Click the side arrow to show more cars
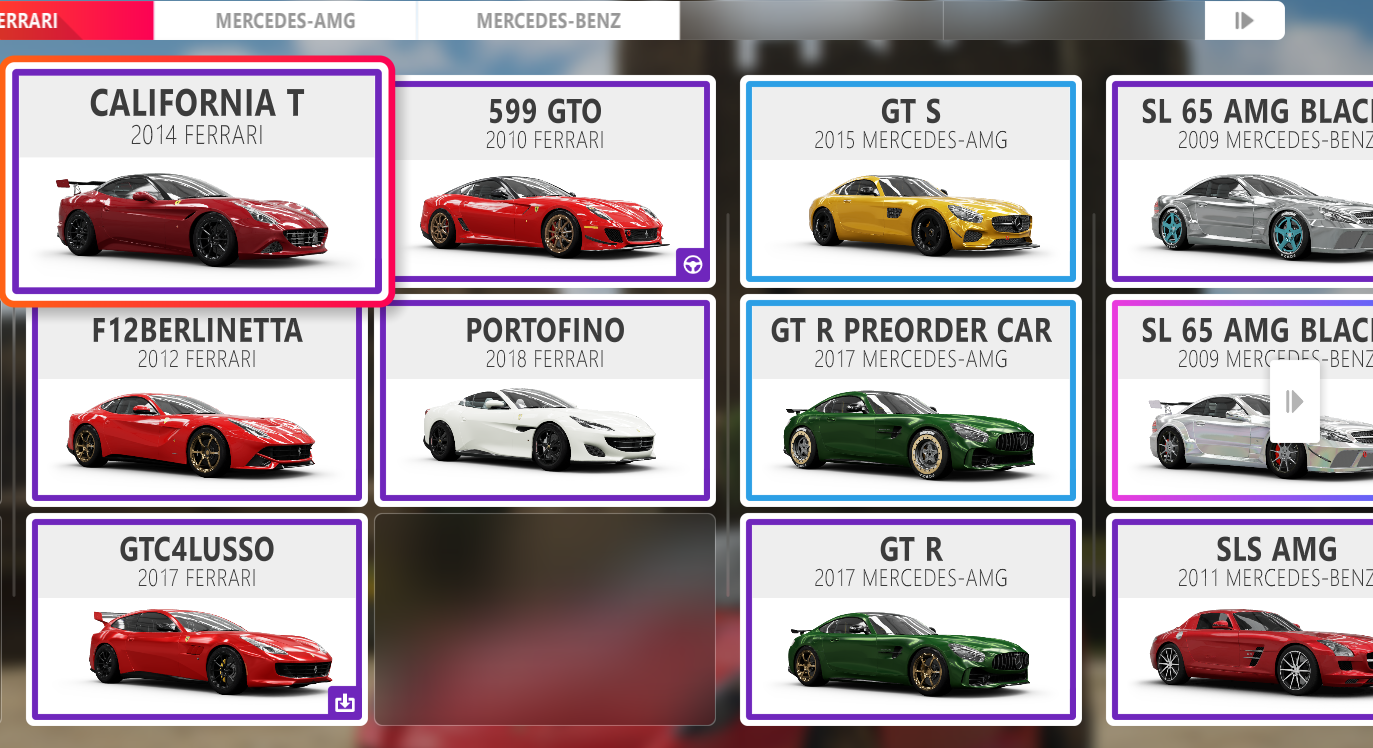Screen dimensions: 1373x748 coord(1295,402)
